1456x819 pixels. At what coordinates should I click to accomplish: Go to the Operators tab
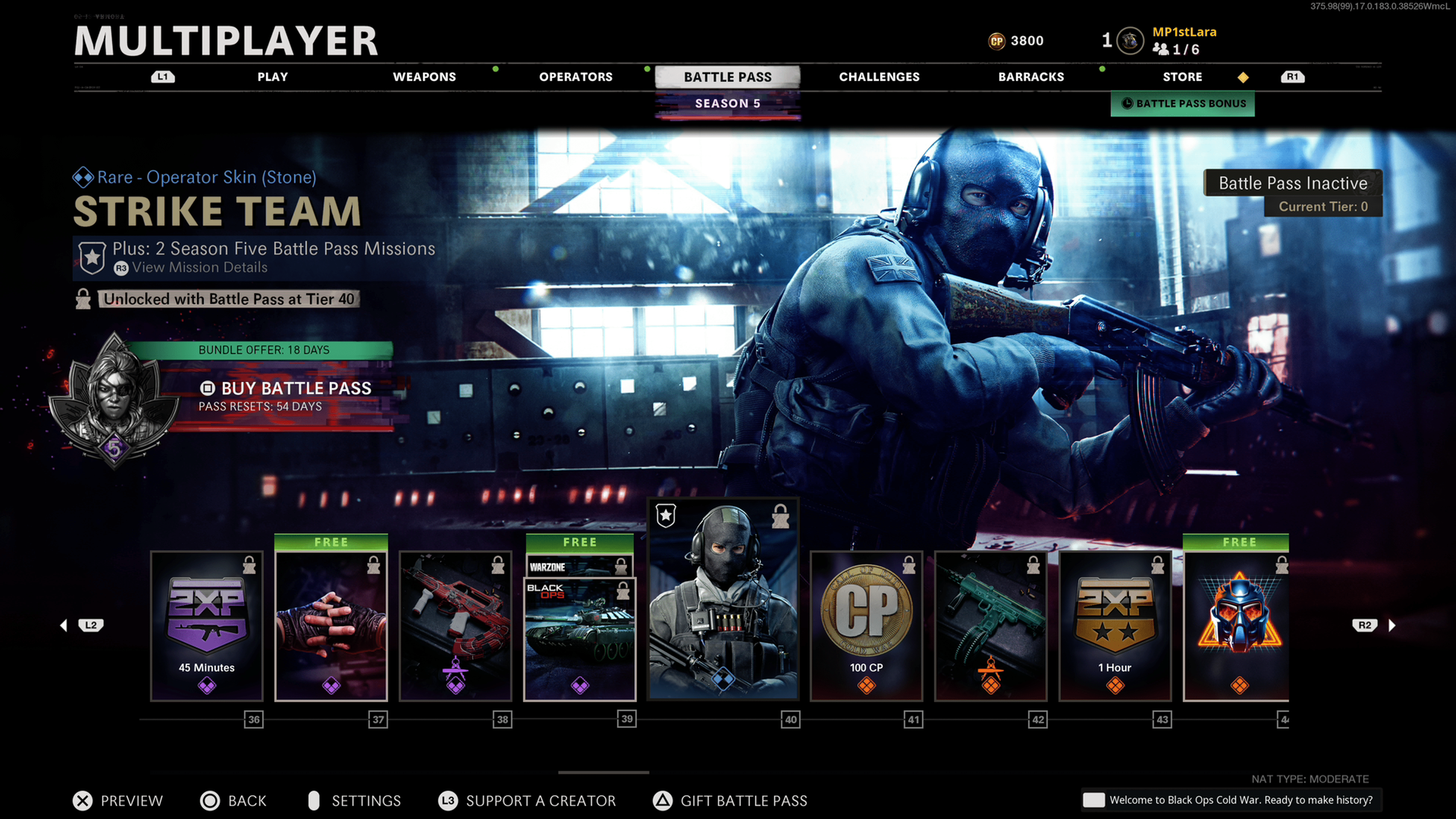pyautogui.click(x=576, y=77)
